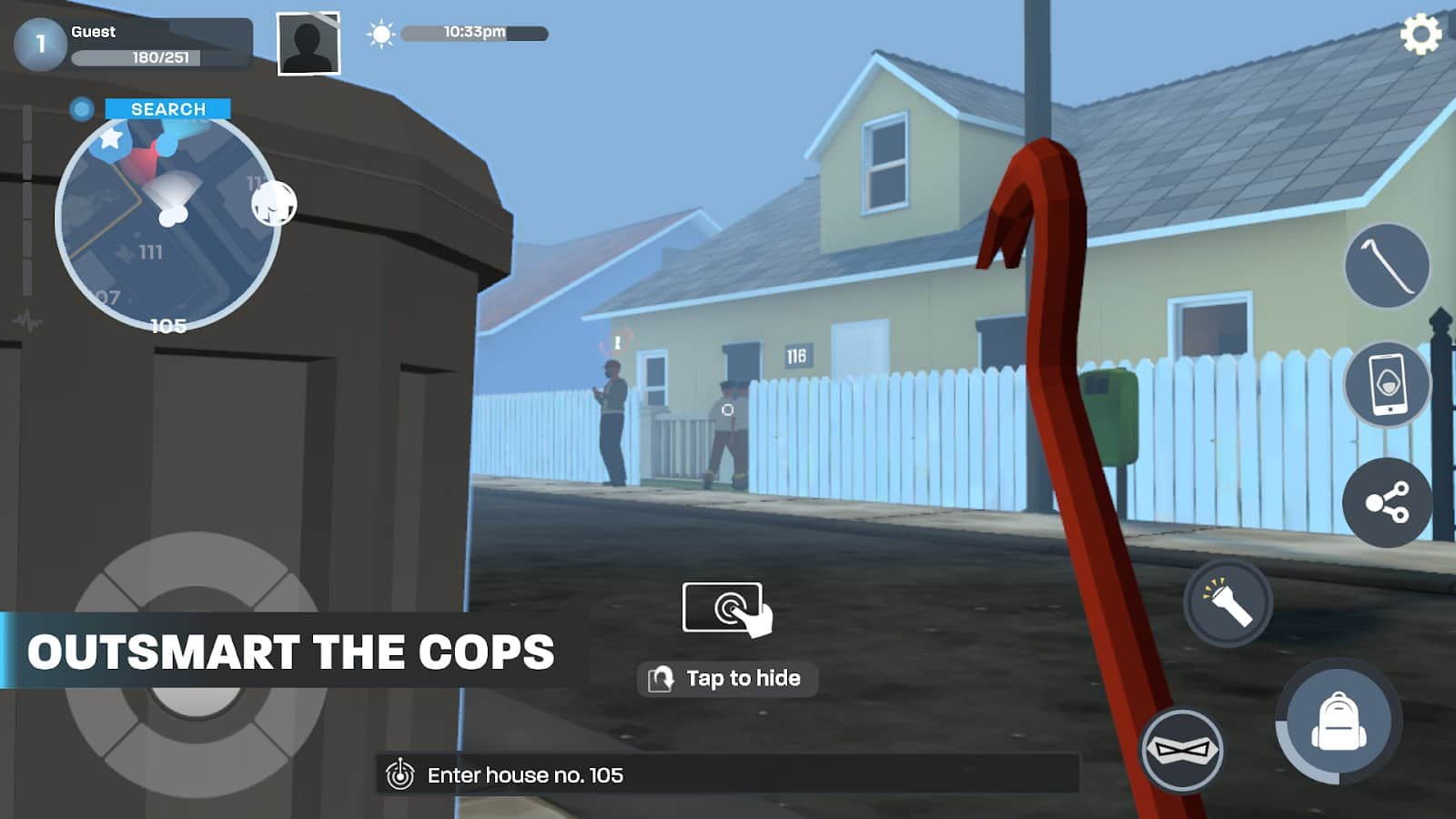Click the player profile portrait
Screen dimensions: 1456x819
click(x=308, y=44)
